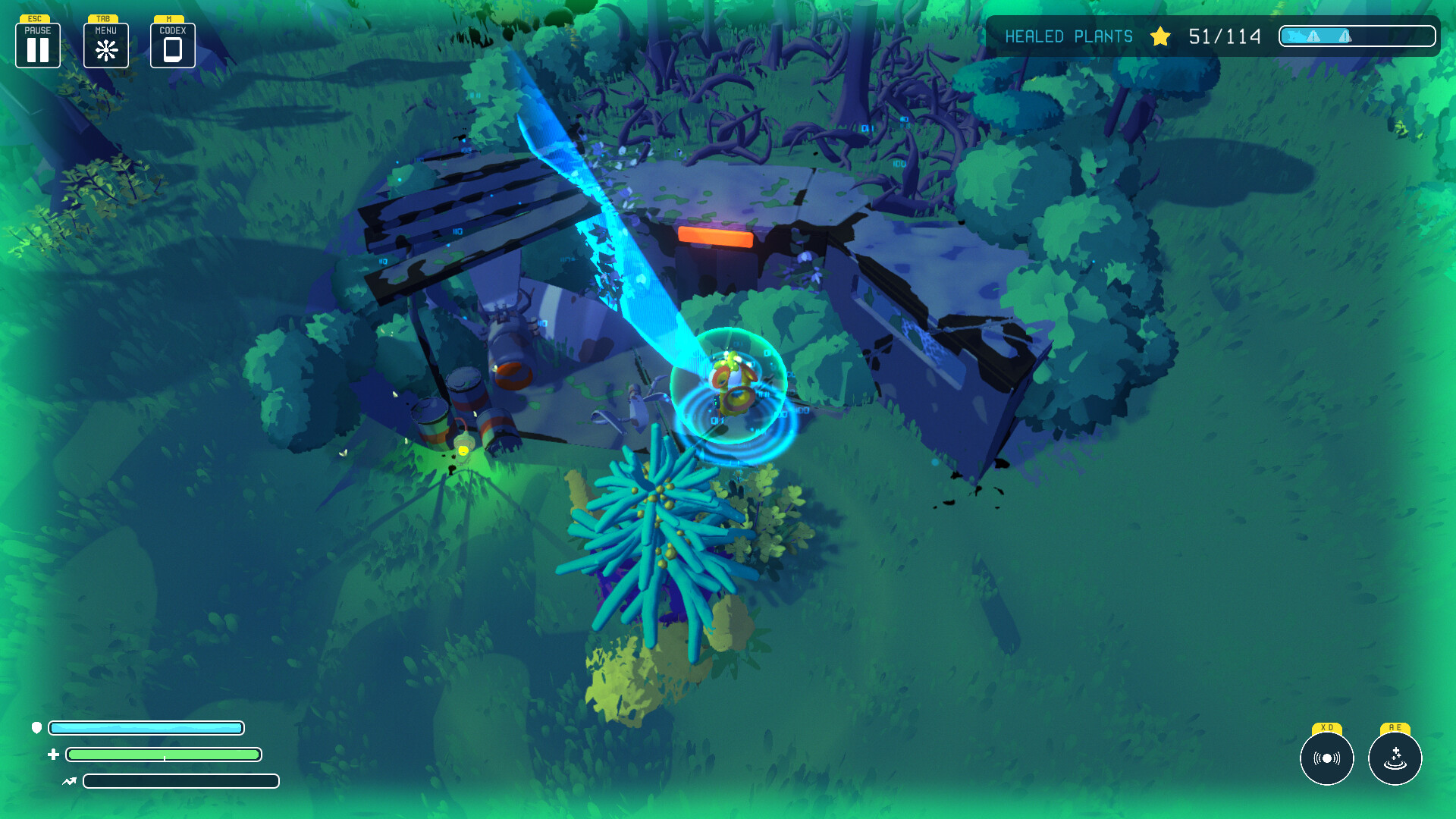
Task: Click the second warning triangle marker
Action: tap(1344, 35)
